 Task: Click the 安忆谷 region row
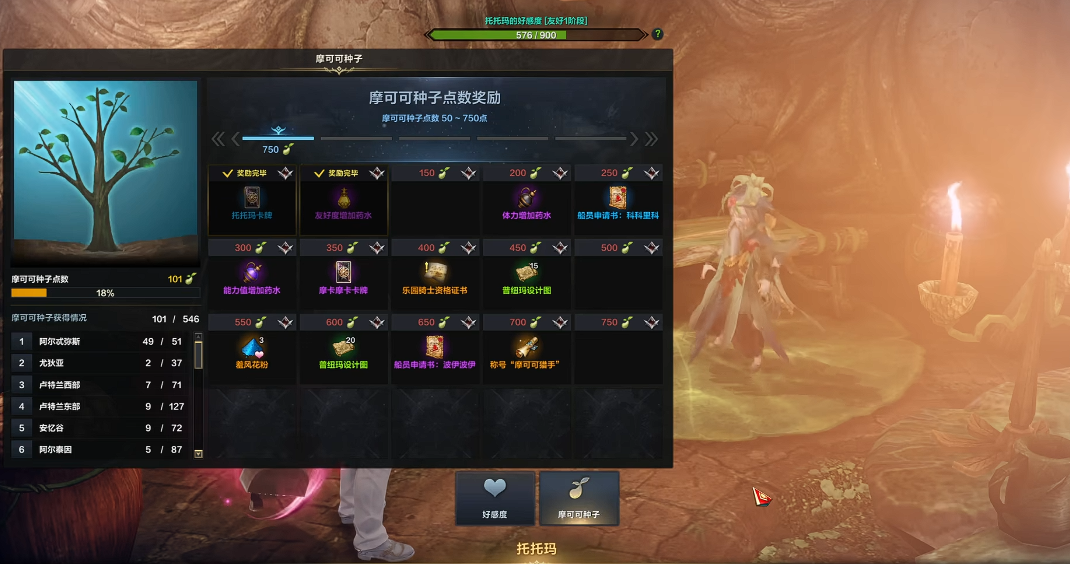point(100,428)
